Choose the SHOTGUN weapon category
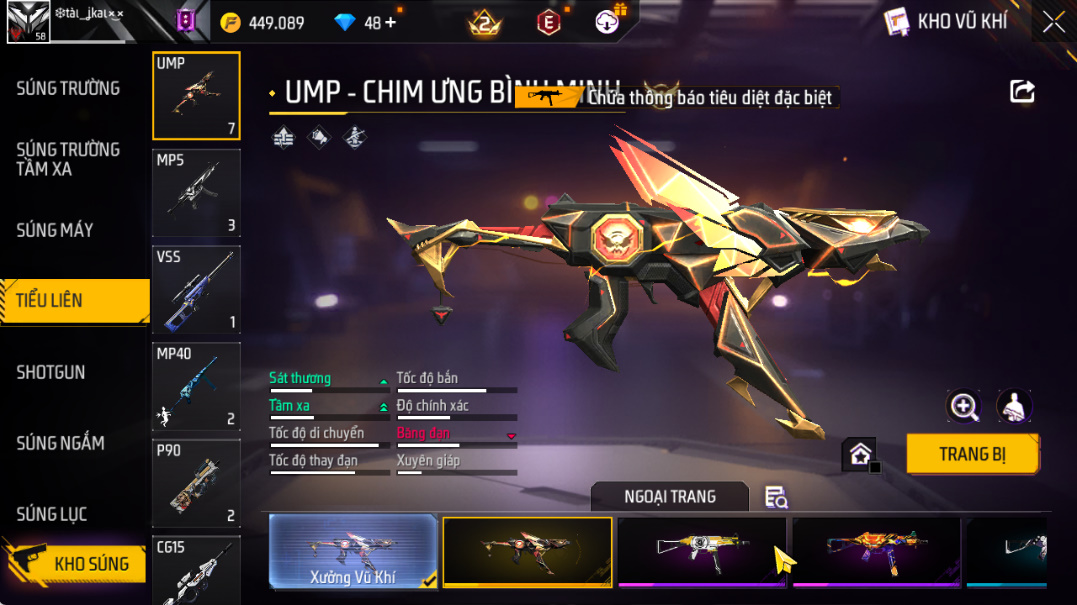The image size is (1077, 605). pyautogui.click(x=51, y=372)
